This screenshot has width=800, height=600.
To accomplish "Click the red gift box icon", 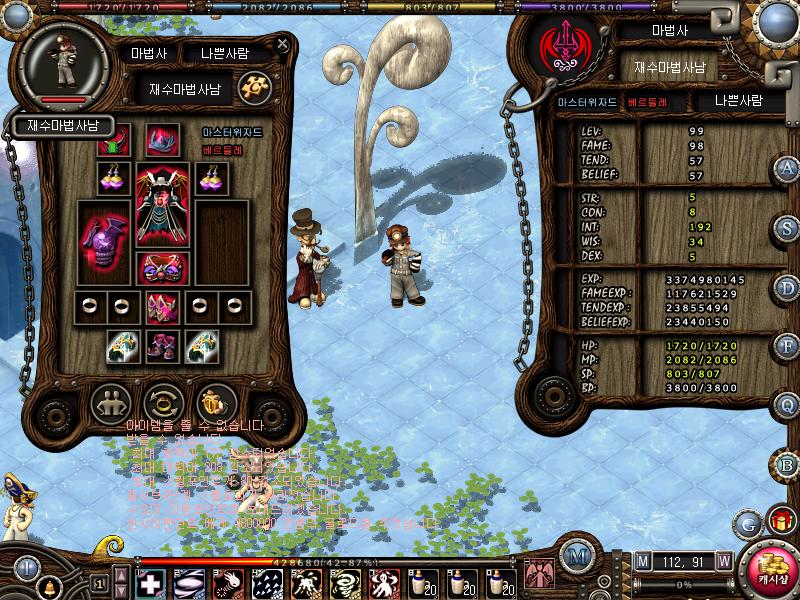I will [777, 520].
